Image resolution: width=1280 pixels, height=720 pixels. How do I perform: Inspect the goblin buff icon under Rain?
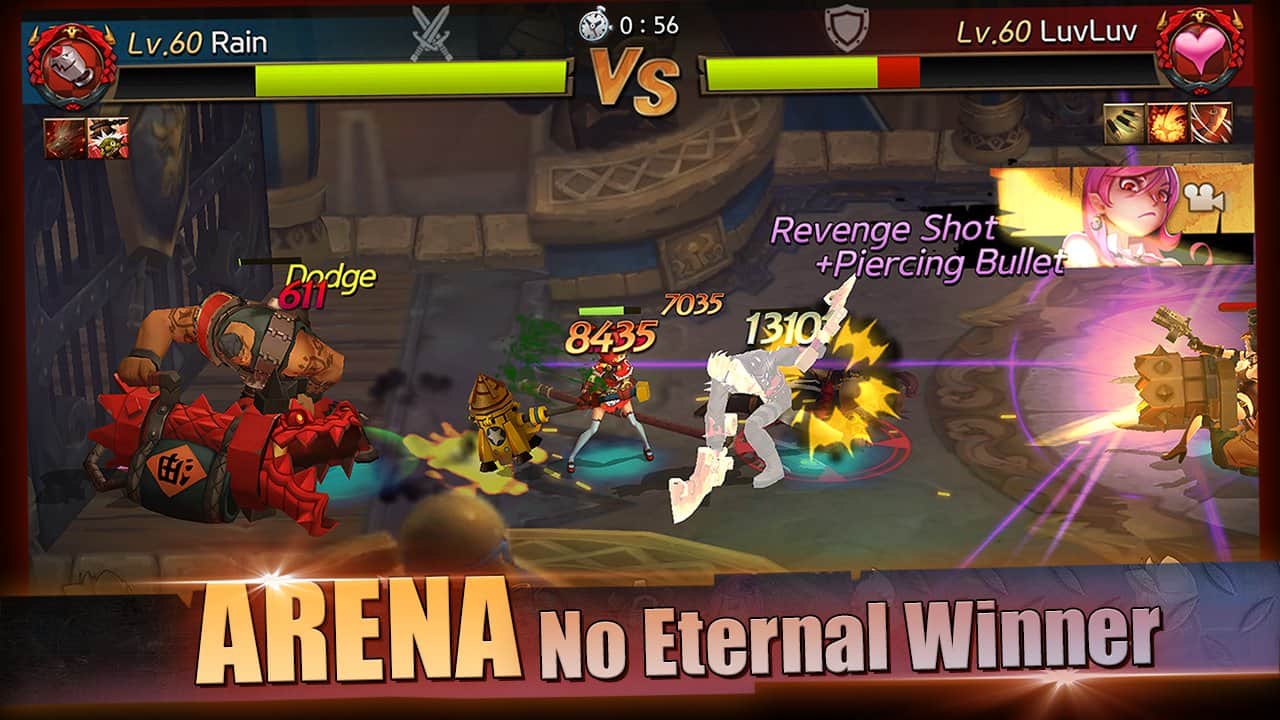[x=108, y=138]
